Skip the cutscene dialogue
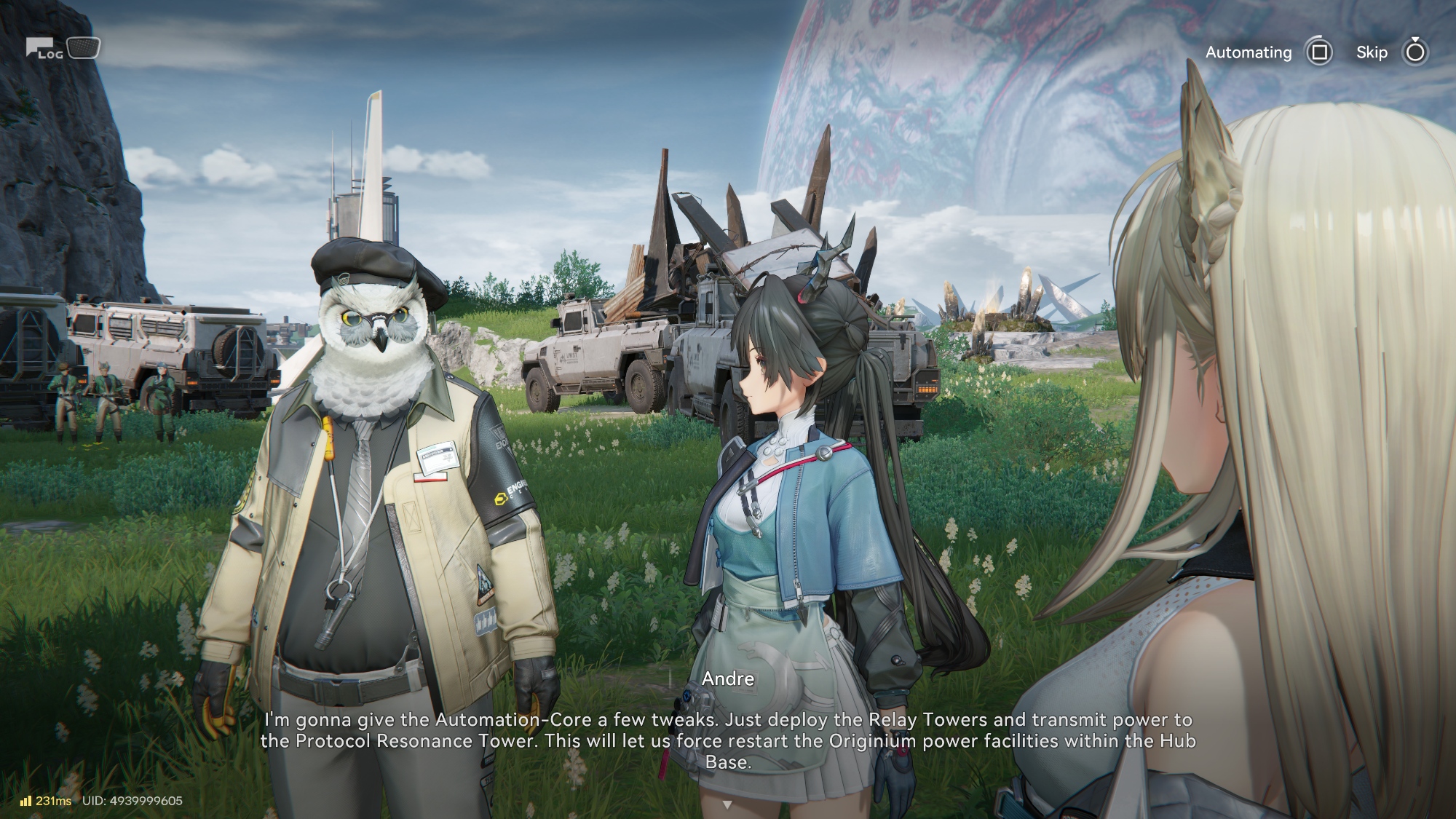This screenshot has width=1456, height=819. pyautogui.click(x=1415, y=52)
